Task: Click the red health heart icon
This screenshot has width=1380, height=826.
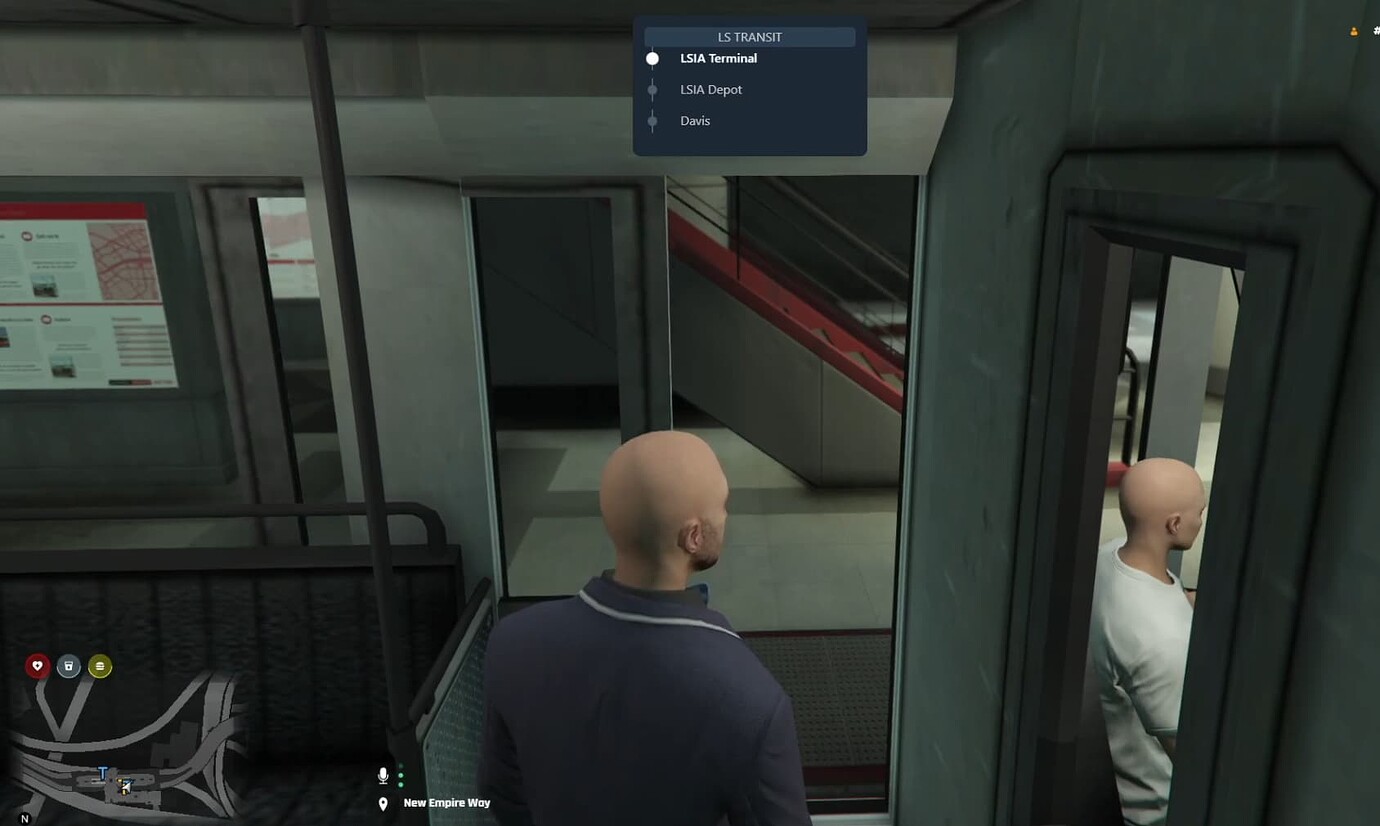Action: pos(37,665)
